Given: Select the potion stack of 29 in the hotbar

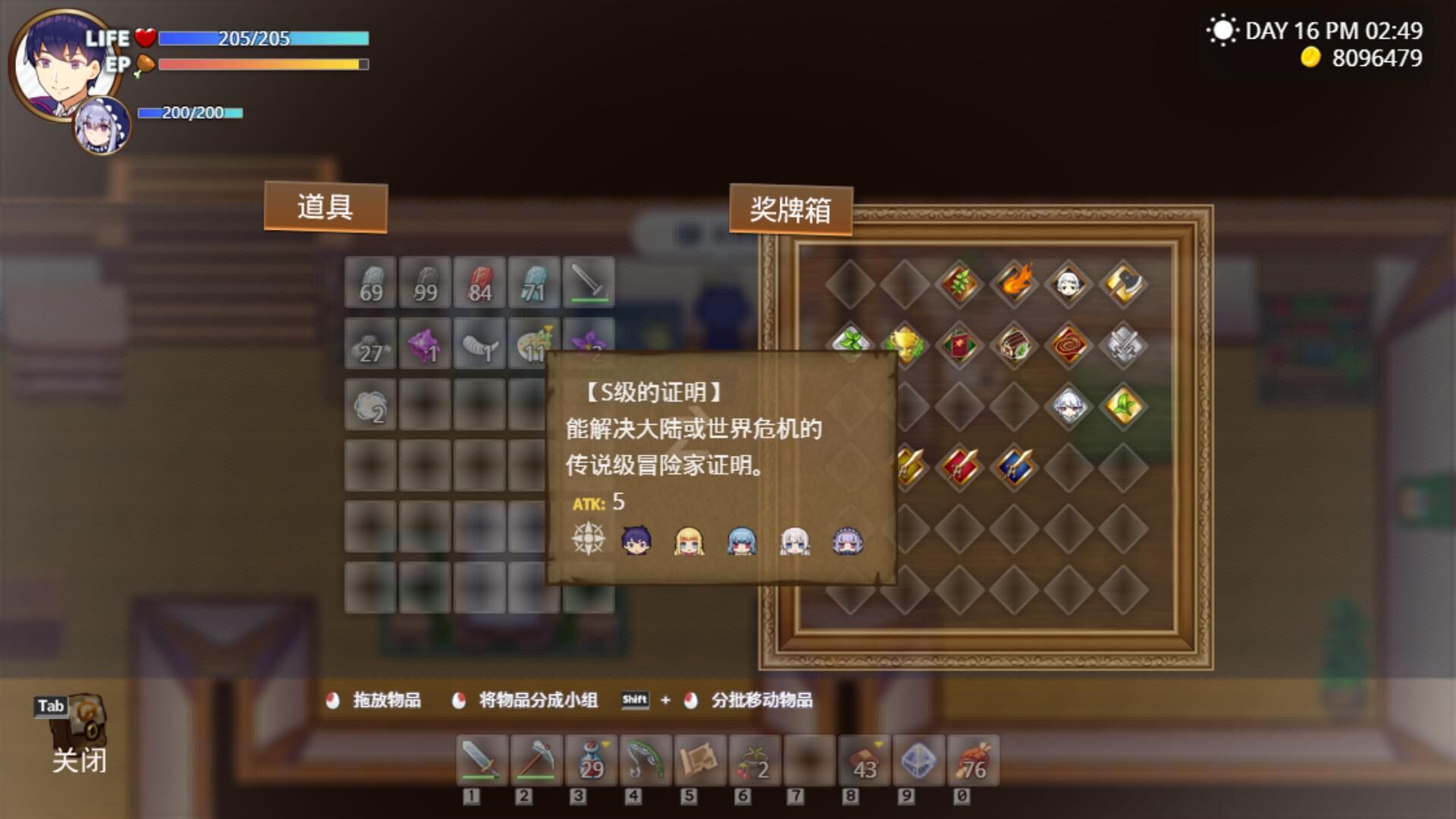Looking at the screenshot, I should [x=592, y=761].
